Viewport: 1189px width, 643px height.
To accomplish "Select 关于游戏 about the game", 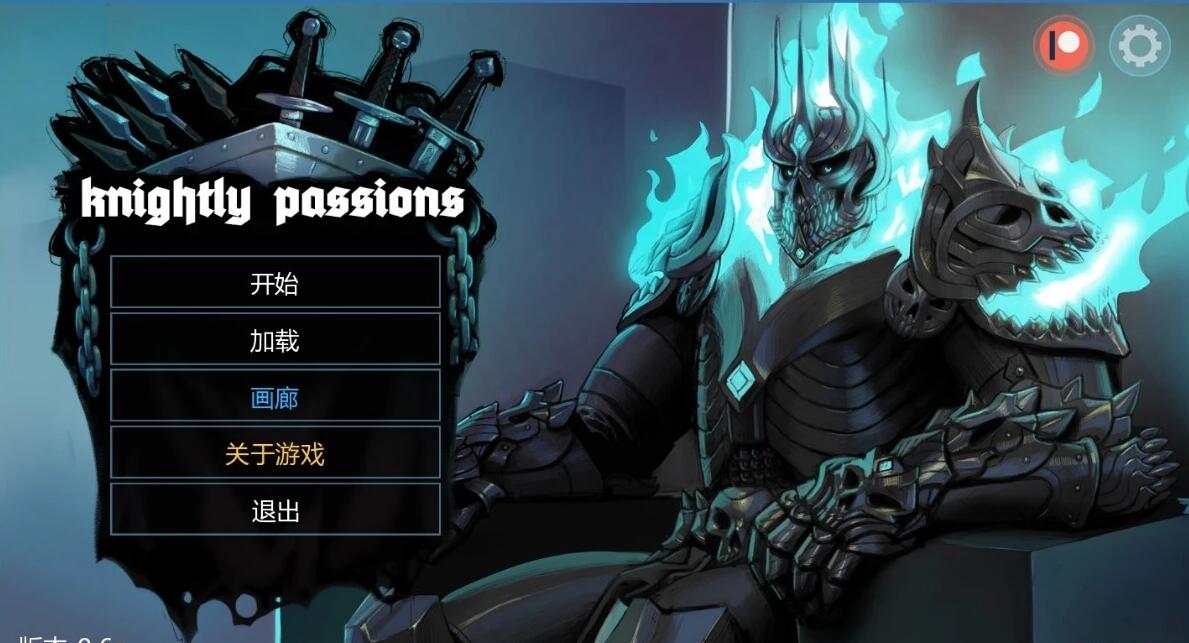I will tap(275, 454).
